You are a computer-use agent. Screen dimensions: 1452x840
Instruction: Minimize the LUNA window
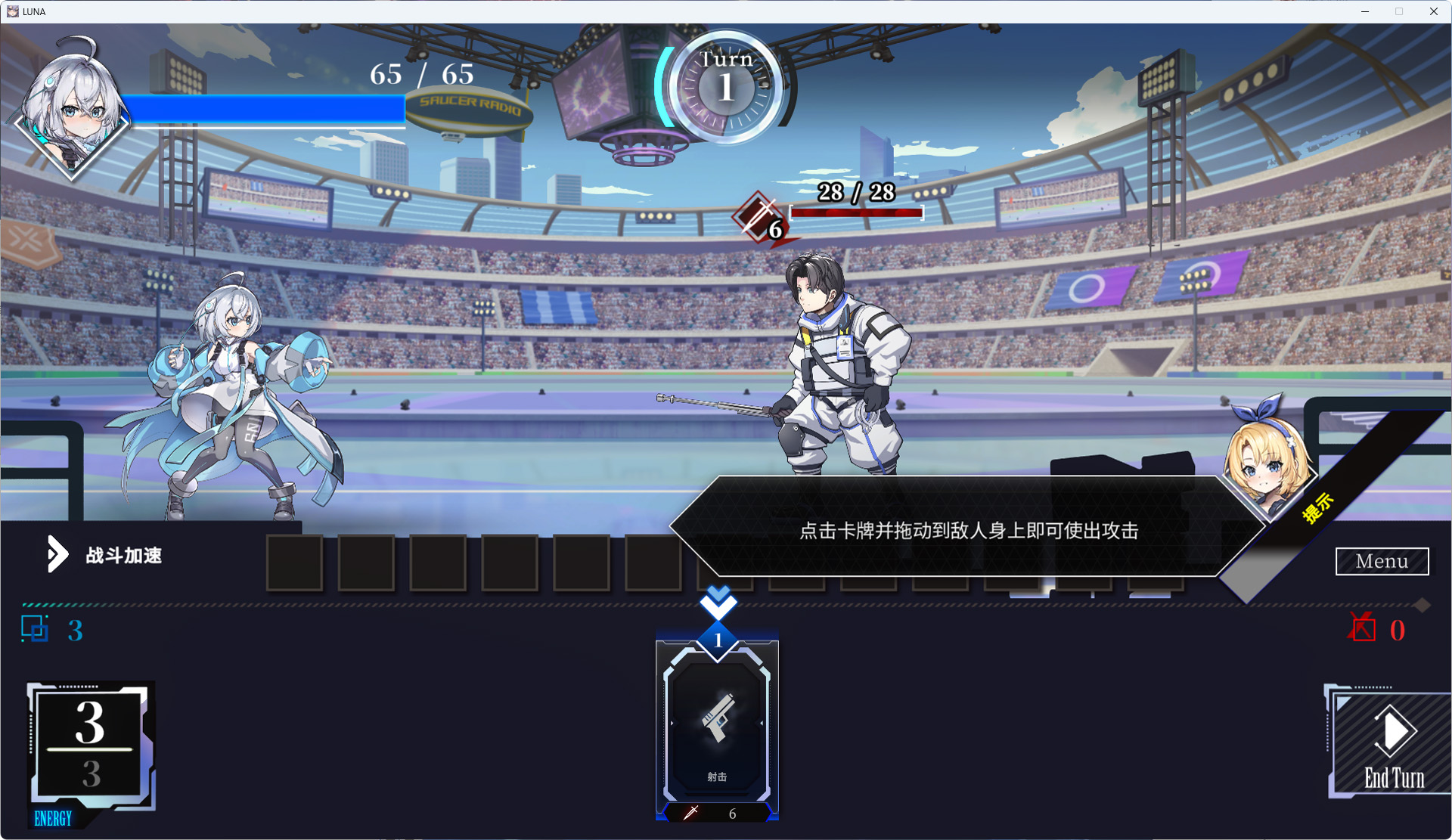[1365, 11]
